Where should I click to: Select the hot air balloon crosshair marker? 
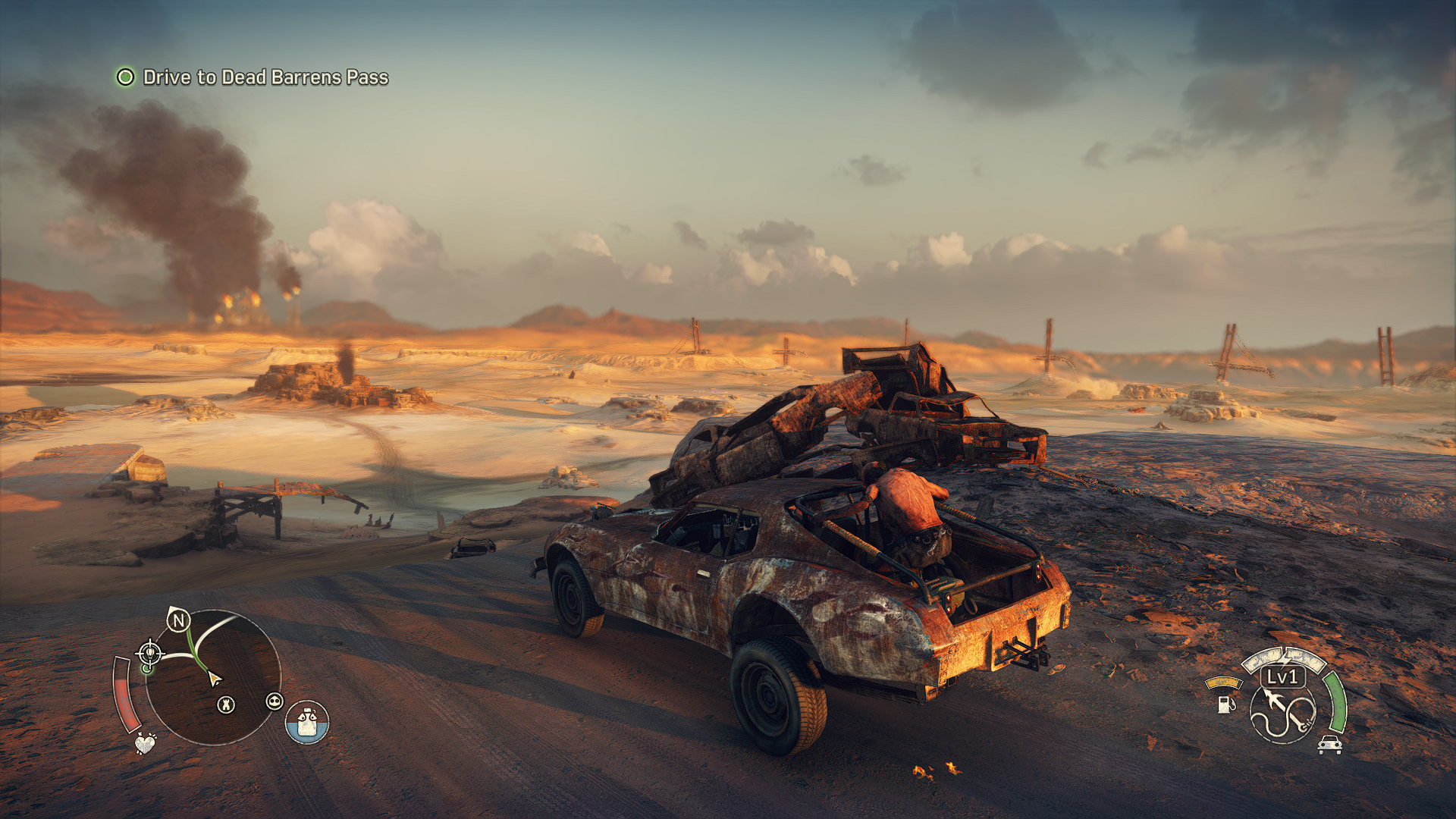pos(149,652)
